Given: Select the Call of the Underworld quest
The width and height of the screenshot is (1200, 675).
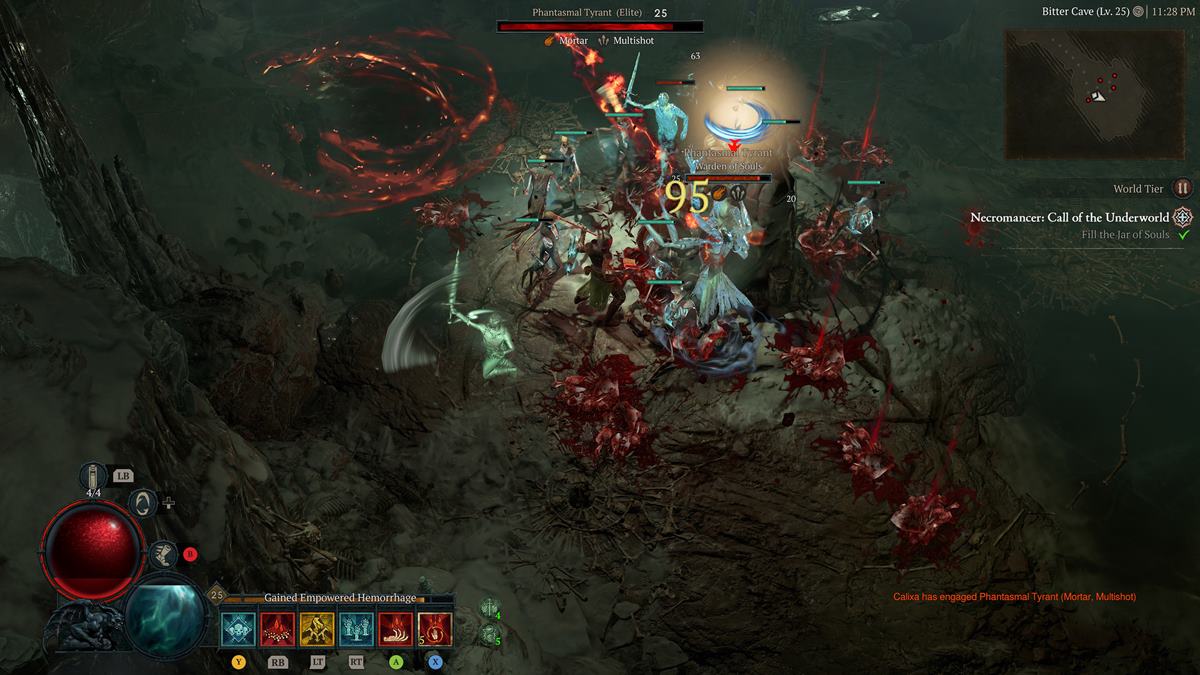Looking at the screenshot, I should (x=1070, y=217).
